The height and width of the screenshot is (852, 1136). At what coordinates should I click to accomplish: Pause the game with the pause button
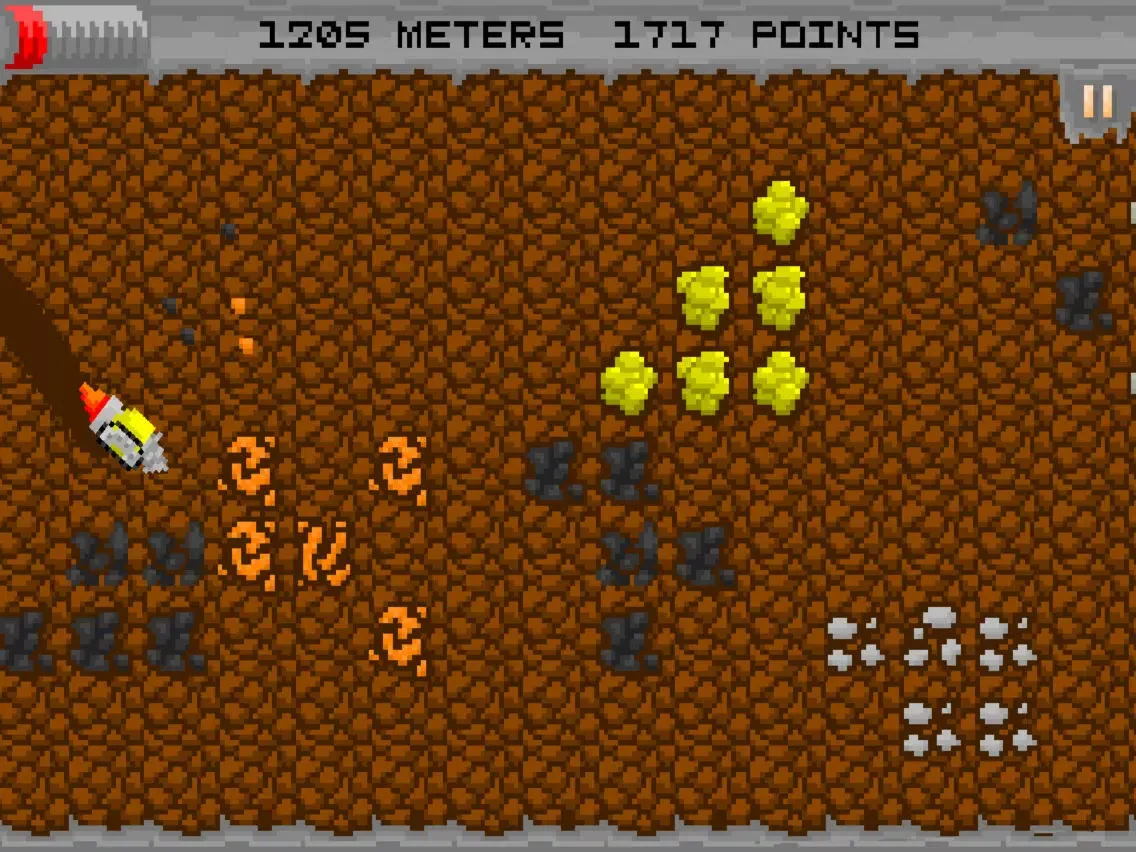tap(1097, 103)
